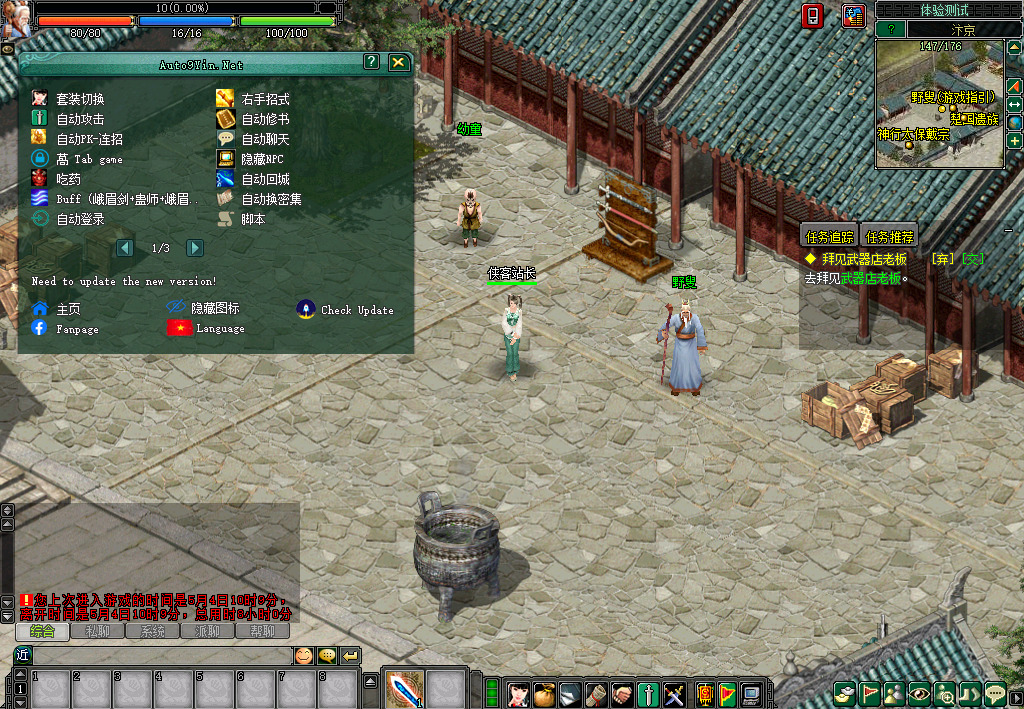Choose 自动回城 auto return to town
The width and height of the screenshot is (1024, 709).
265,179
